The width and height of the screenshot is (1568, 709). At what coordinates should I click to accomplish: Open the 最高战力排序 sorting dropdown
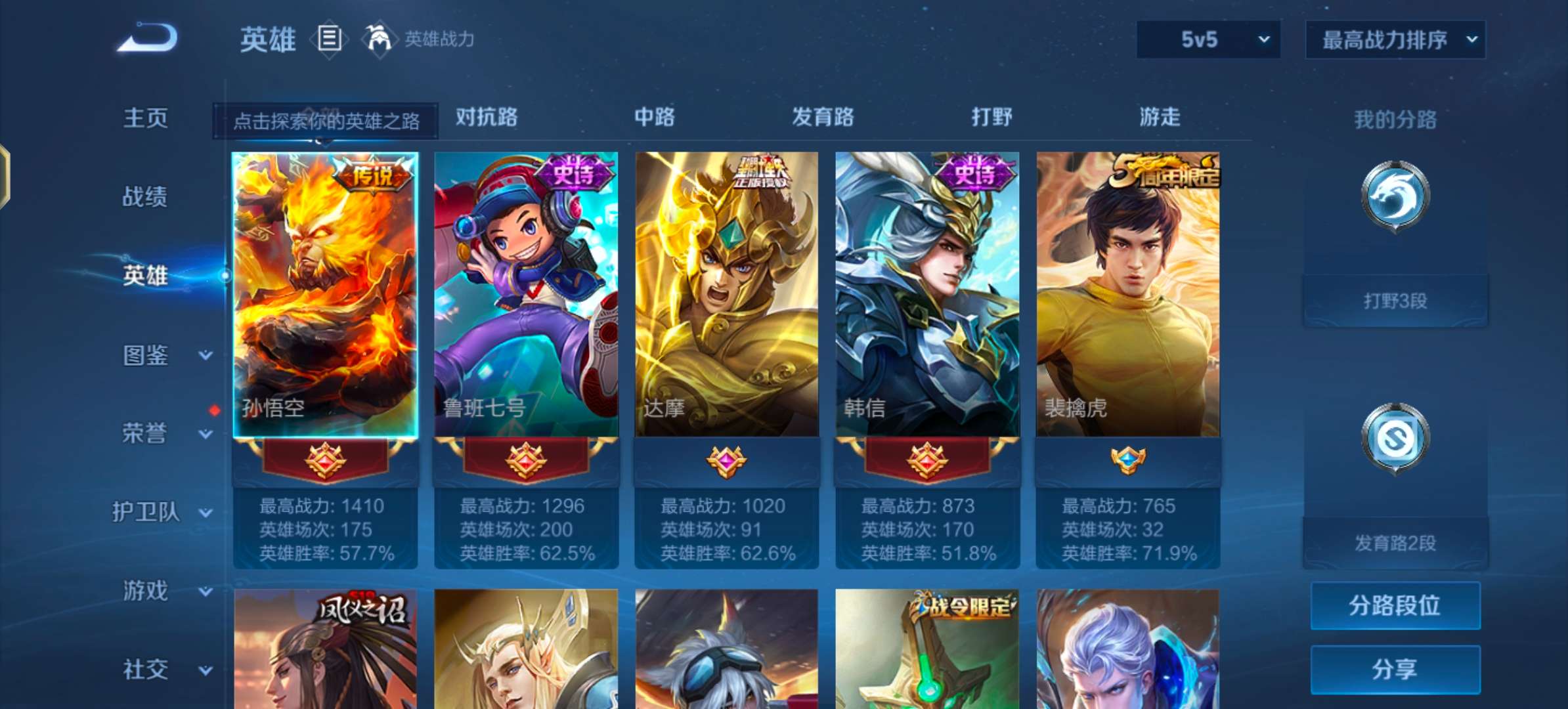point(1393,39)
